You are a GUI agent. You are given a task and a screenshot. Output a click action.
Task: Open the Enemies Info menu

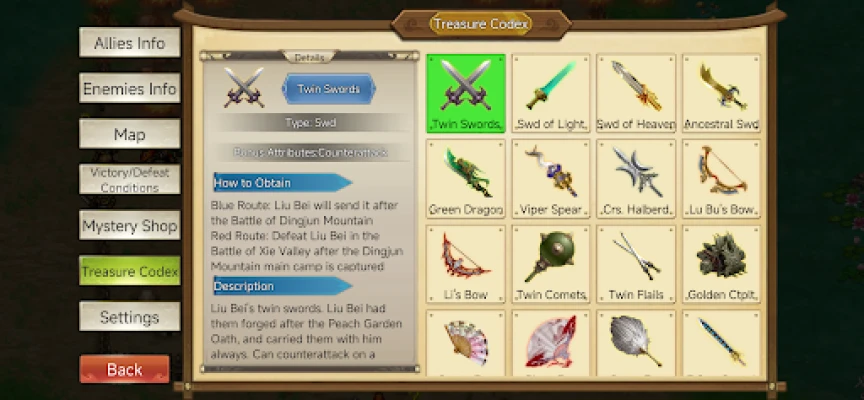[129, 89]
